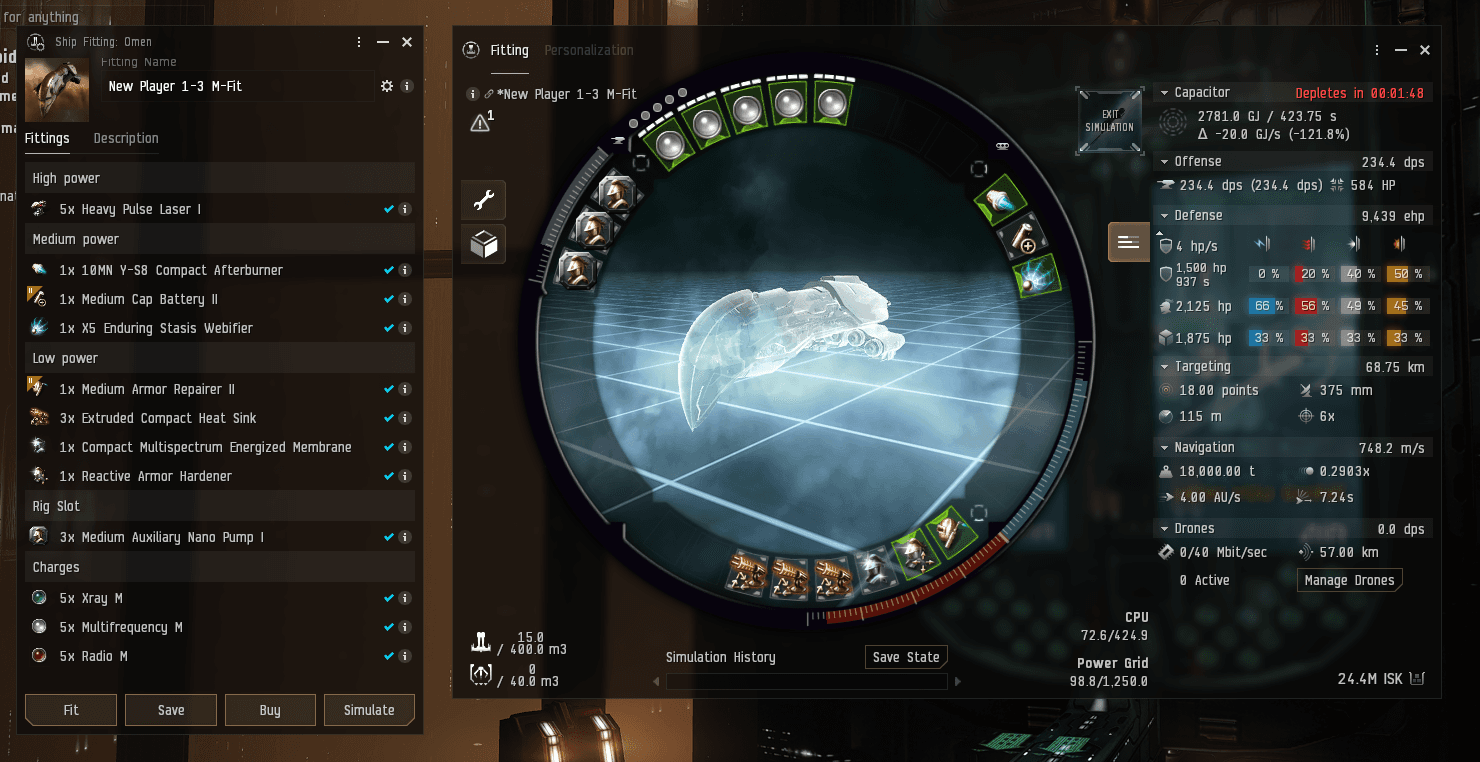Show info for Heavy Pulse Laser I
Image resolution: width=1480 pixels, height=762 pixels.
point(406,209)
